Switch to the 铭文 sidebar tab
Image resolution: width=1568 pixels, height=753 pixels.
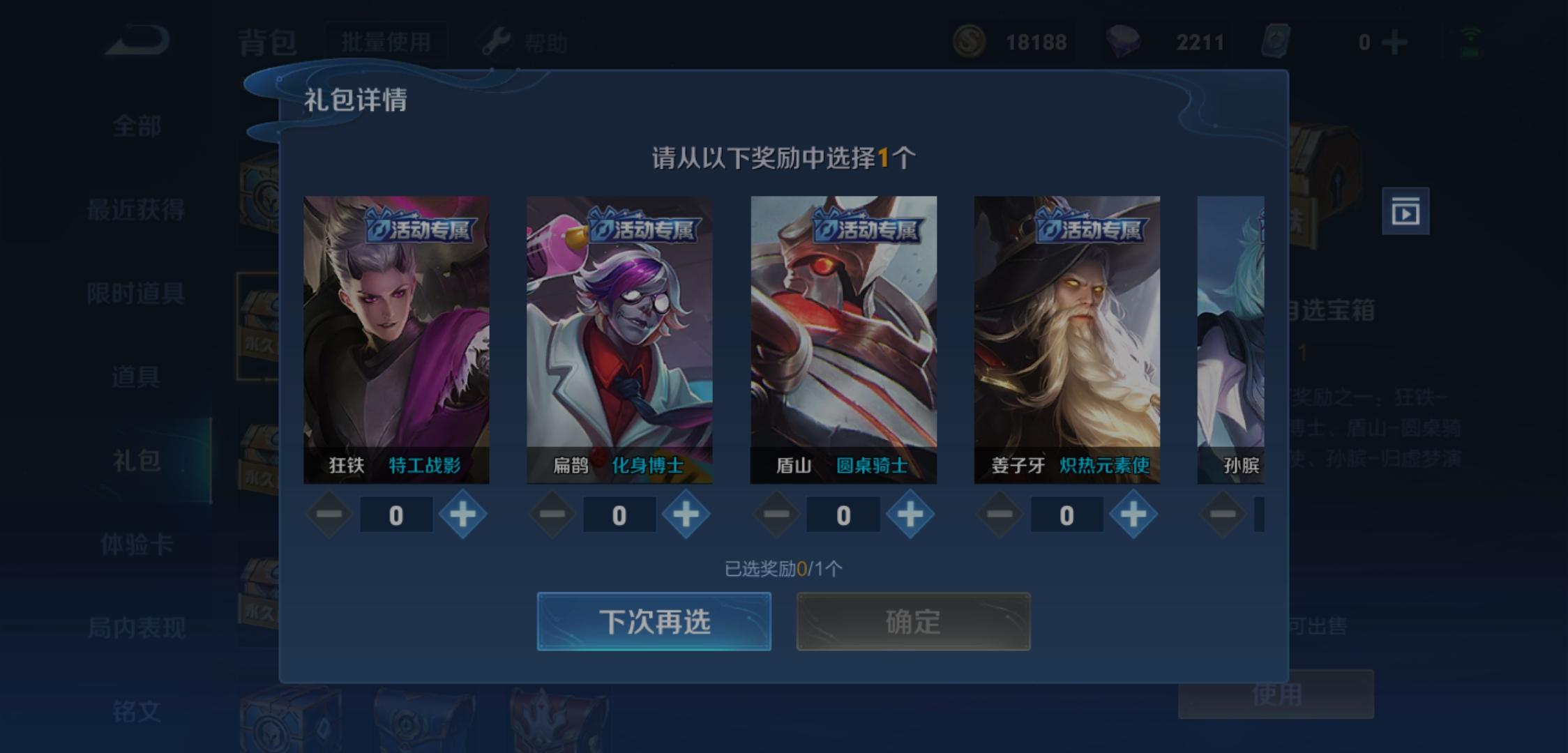137,710
